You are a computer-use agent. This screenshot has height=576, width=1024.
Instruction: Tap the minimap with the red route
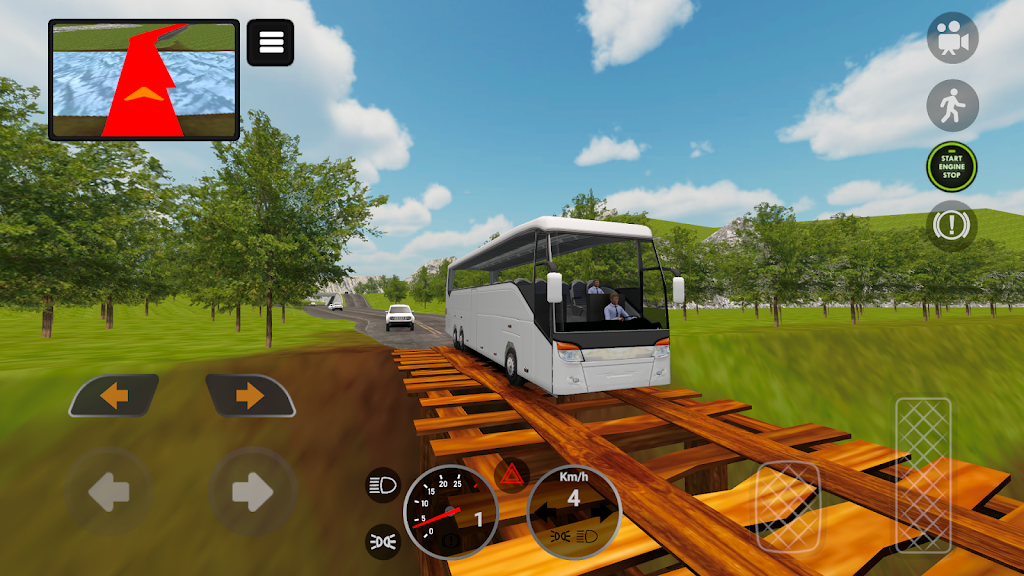click(x=144, y=80)
